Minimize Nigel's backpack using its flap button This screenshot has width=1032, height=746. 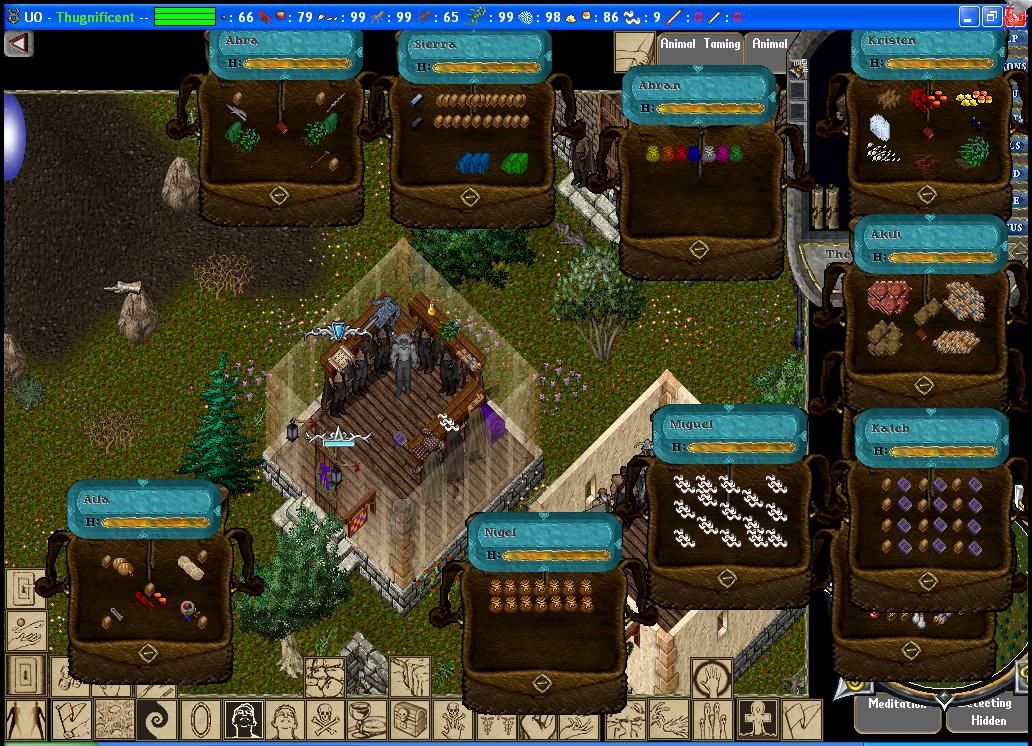(542, 684)
